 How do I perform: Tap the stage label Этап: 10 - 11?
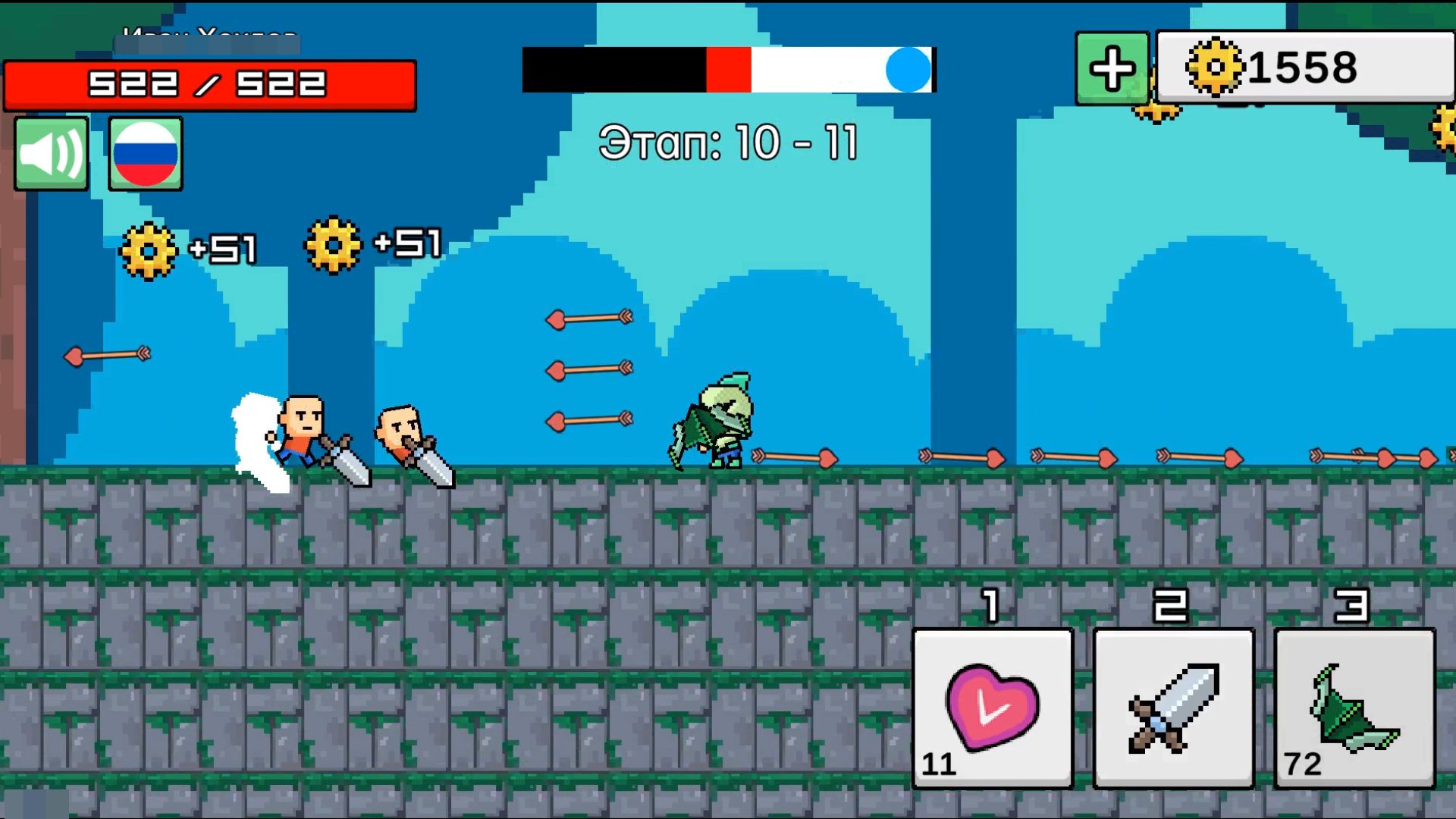click(727, 143)
